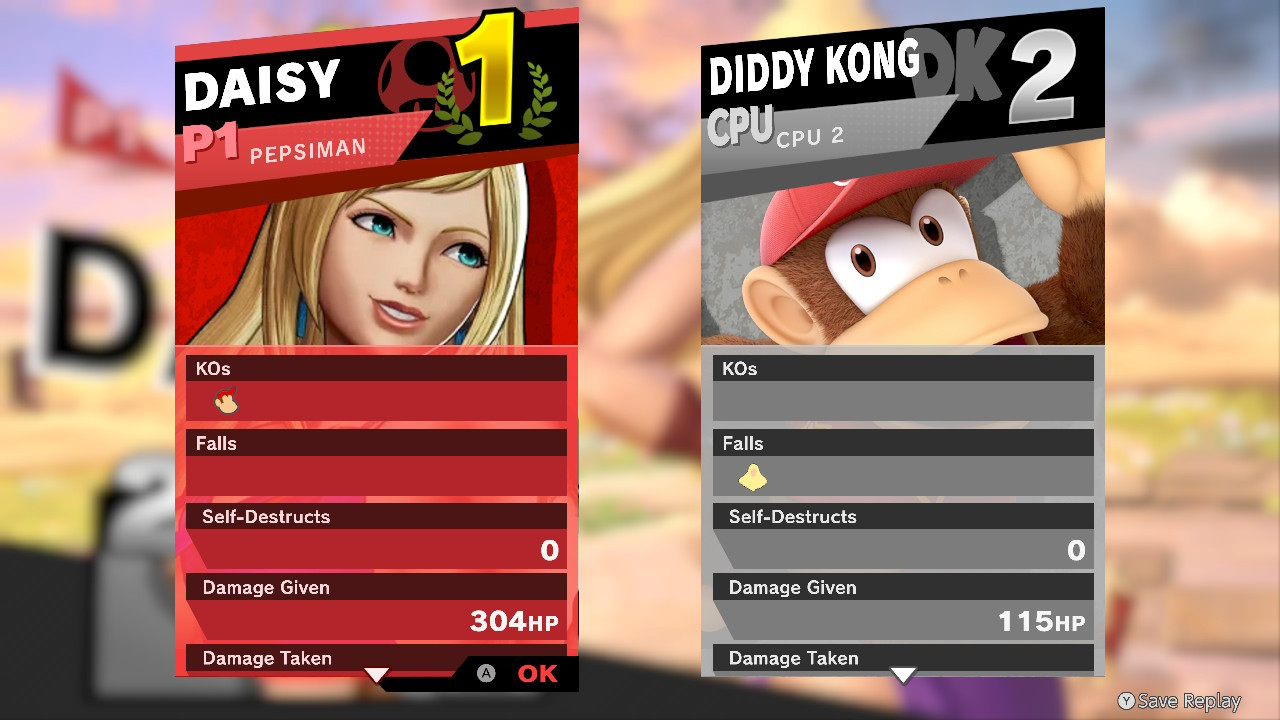The image size is (1280, 720).
Task: Click Daisy's KO fist icon
Action: click(229, 400)
